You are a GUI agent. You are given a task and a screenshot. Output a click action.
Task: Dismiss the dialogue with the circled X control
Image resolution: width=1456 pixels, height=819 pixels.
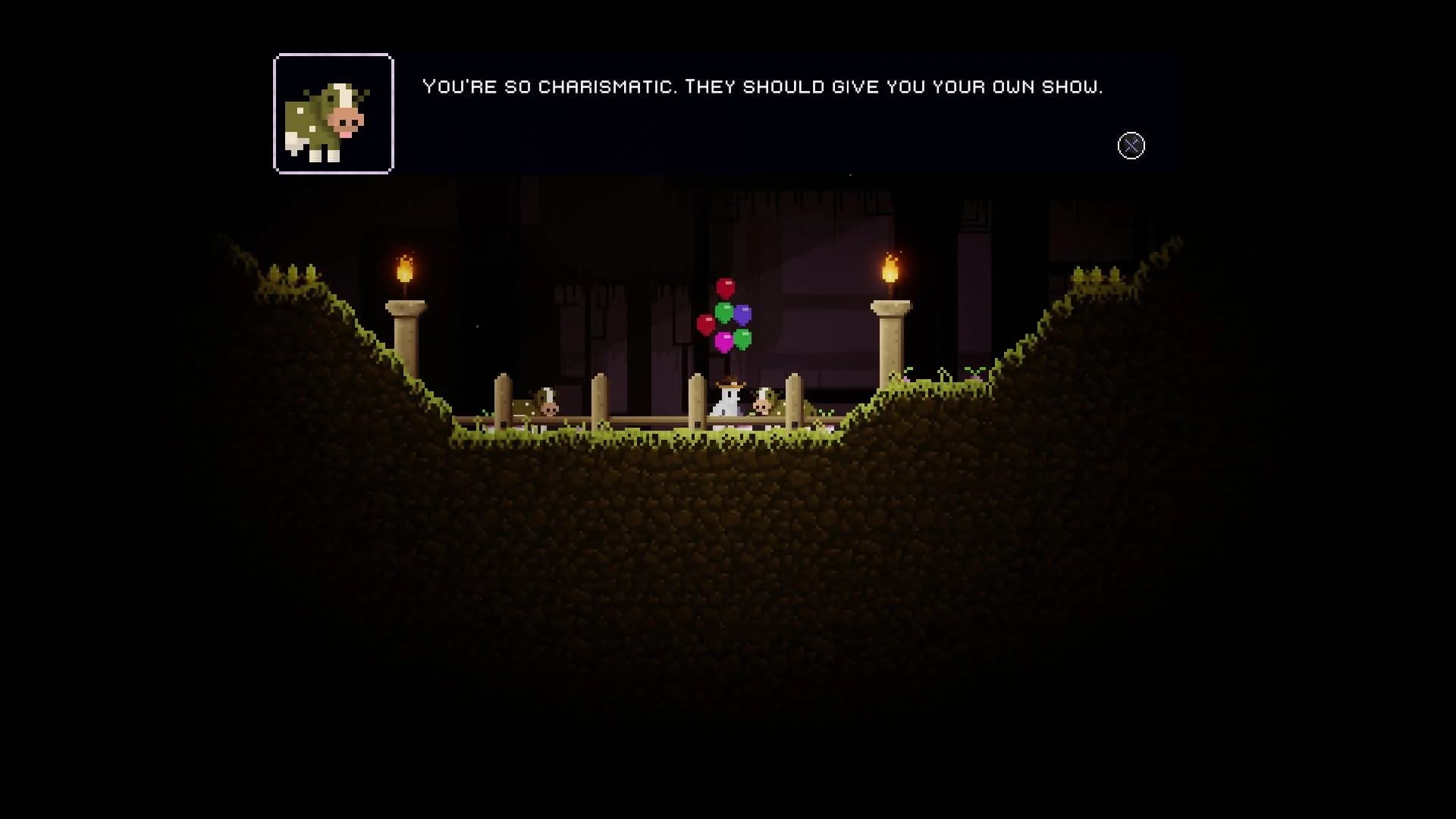[x=1131, y=146]
